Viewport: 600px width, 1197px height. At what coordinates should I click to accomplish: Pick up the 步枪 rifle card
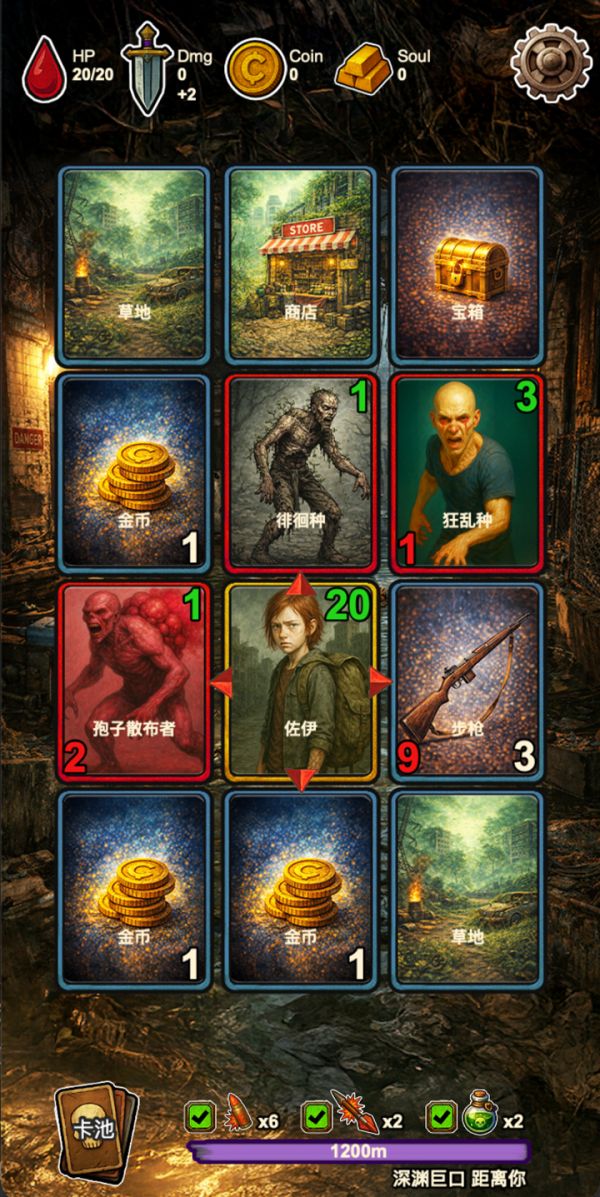click(466, 680)
